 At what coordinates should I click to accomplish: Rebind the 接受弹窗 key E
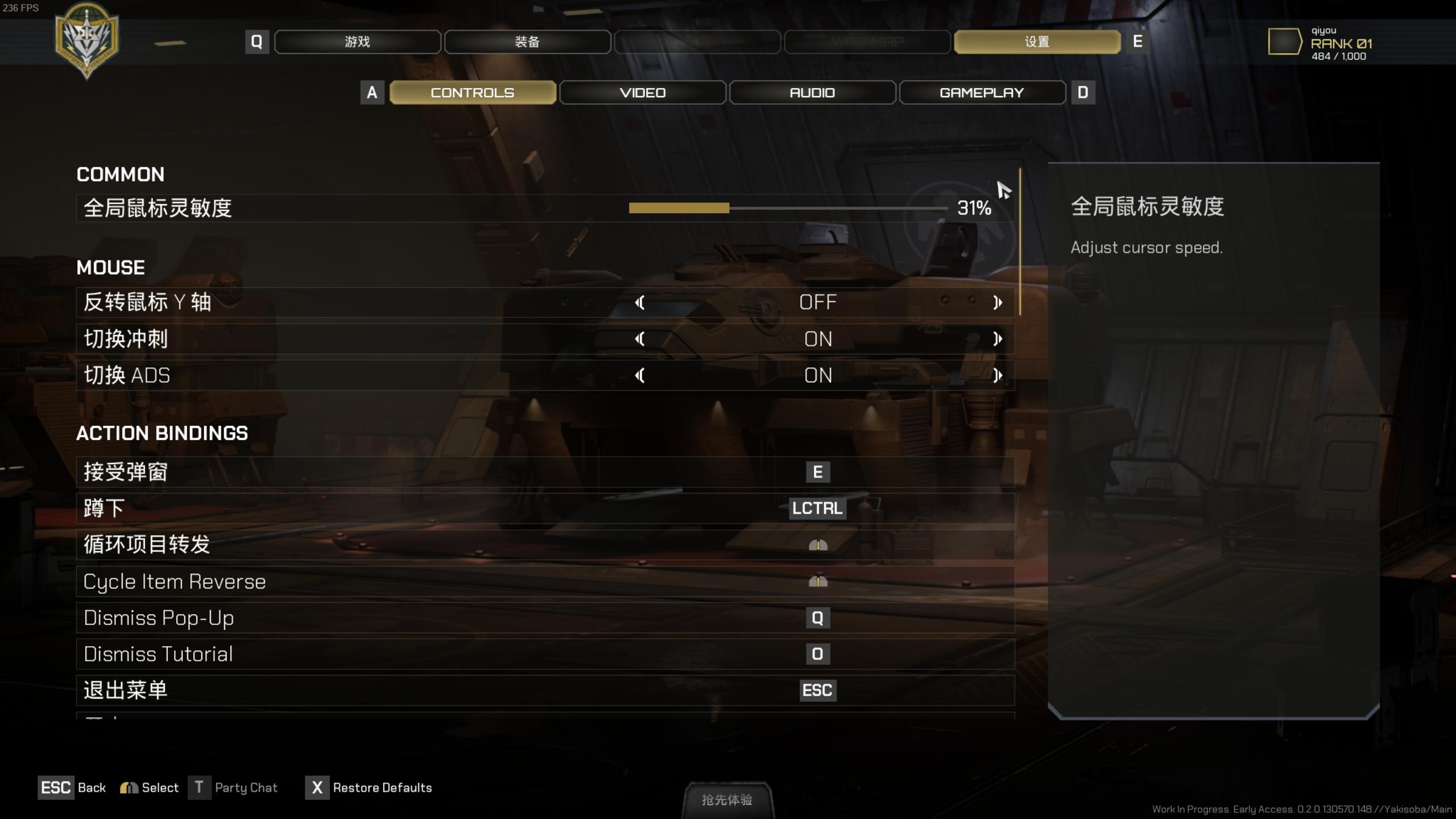coord(817,472)
